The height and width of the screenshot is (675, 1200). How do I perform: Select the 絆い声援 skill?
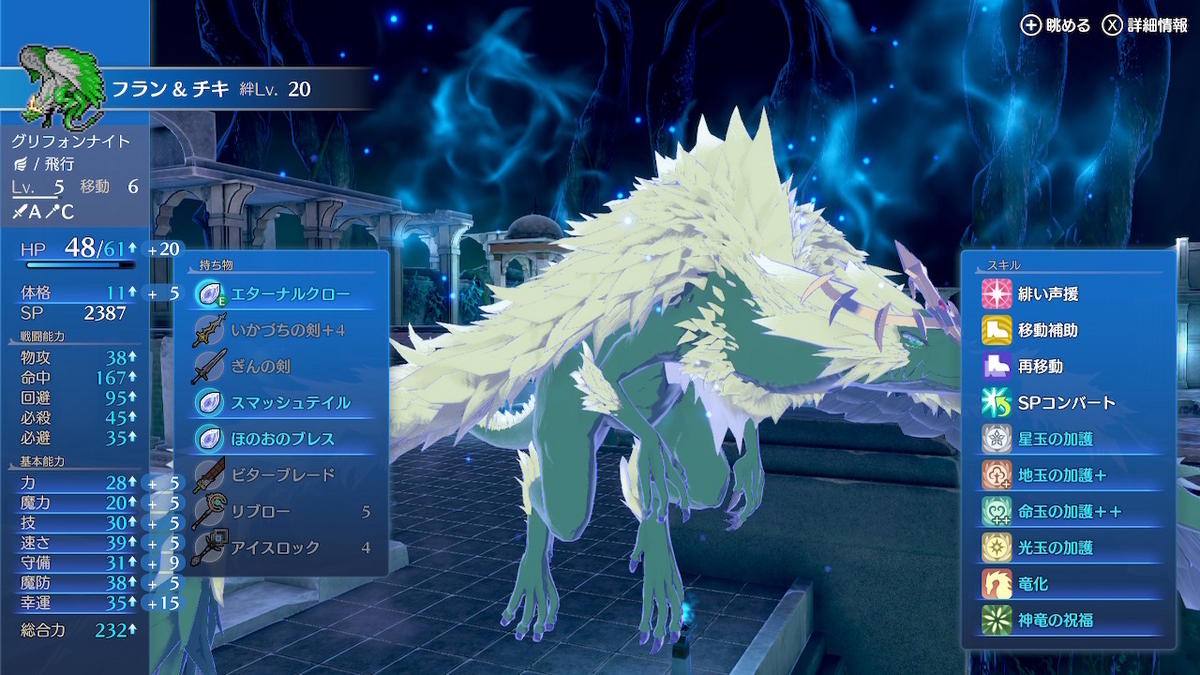1069,294
